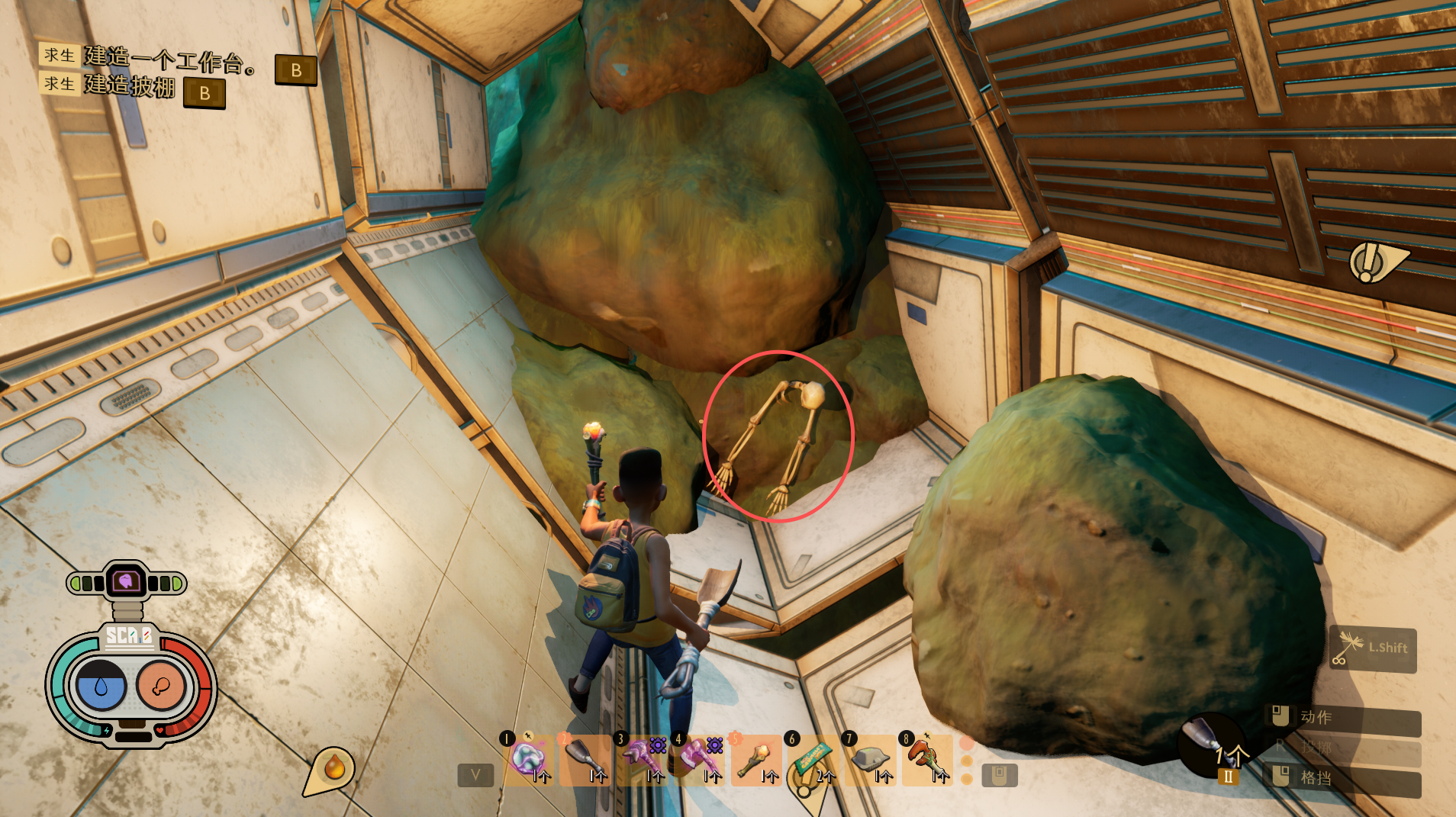Select the red claw tool in slot 8

(927, 758)
